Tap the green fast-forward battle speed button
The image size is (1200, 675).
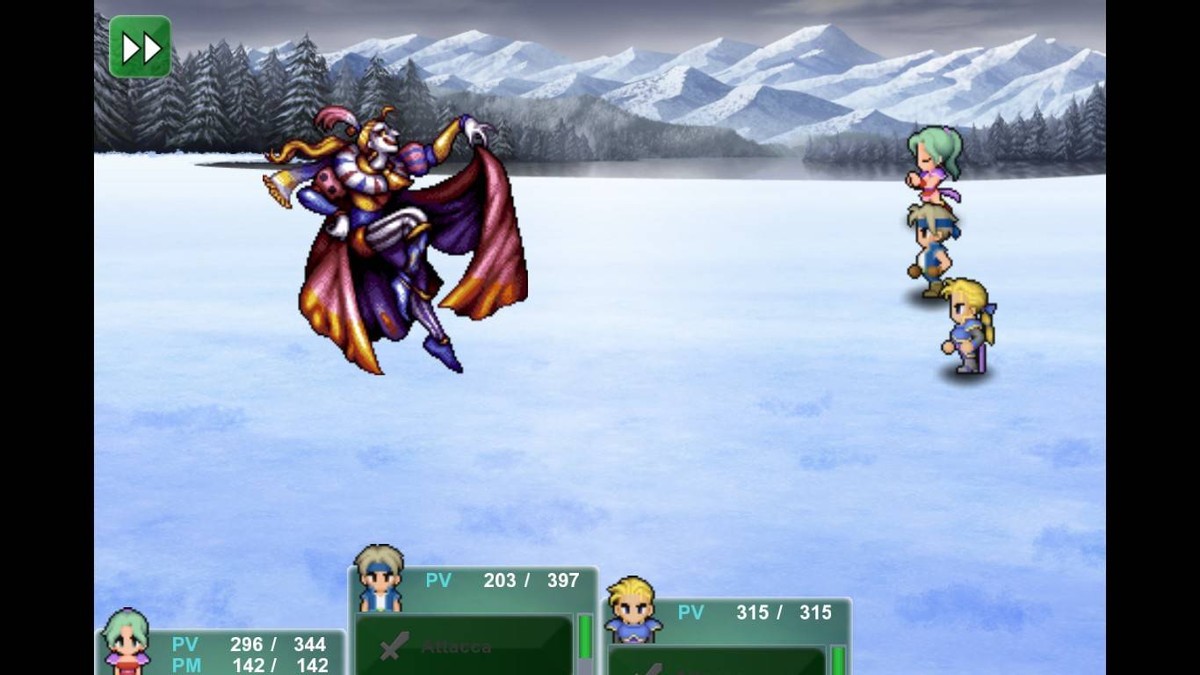click(x=140, y=46)
